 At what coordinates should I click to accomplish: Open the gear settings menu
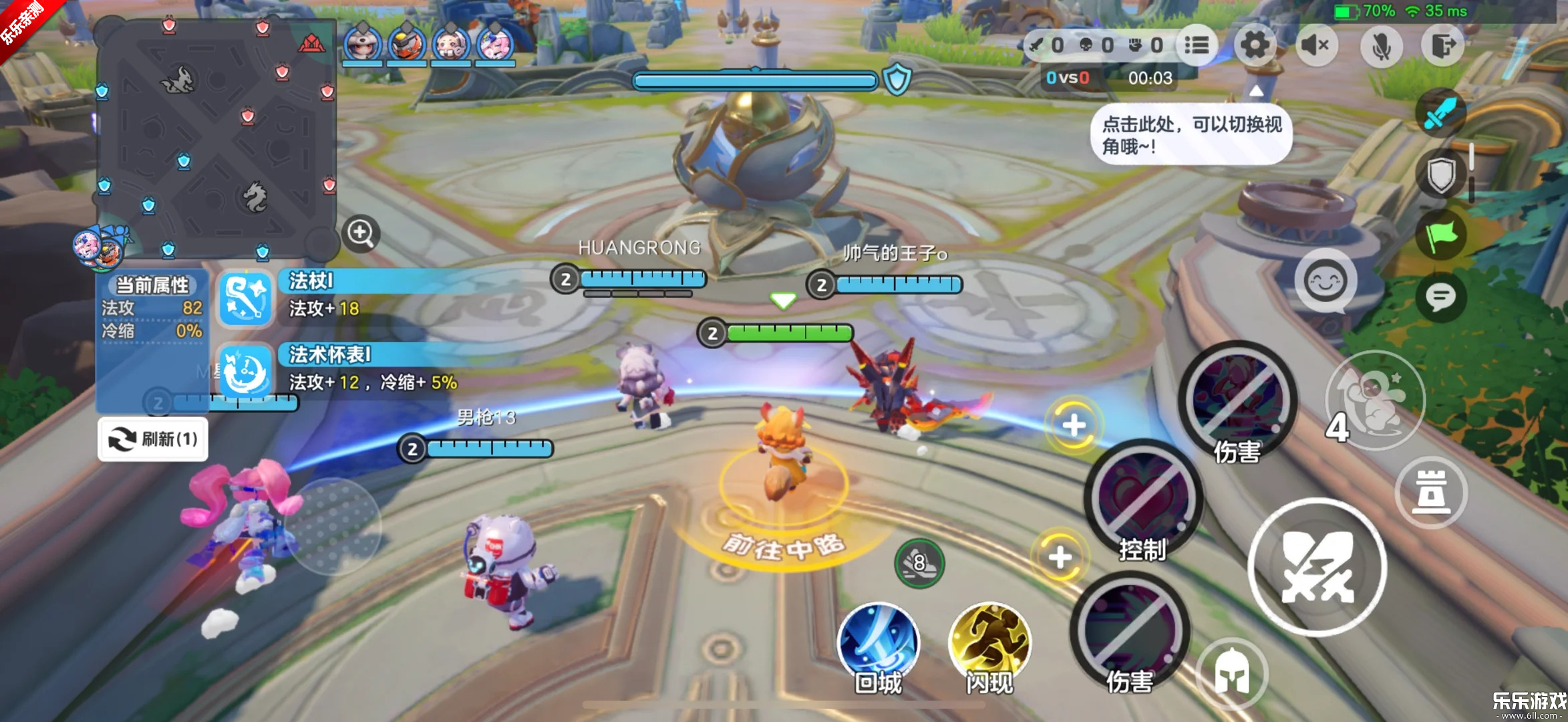click(x=1254, y=45)
